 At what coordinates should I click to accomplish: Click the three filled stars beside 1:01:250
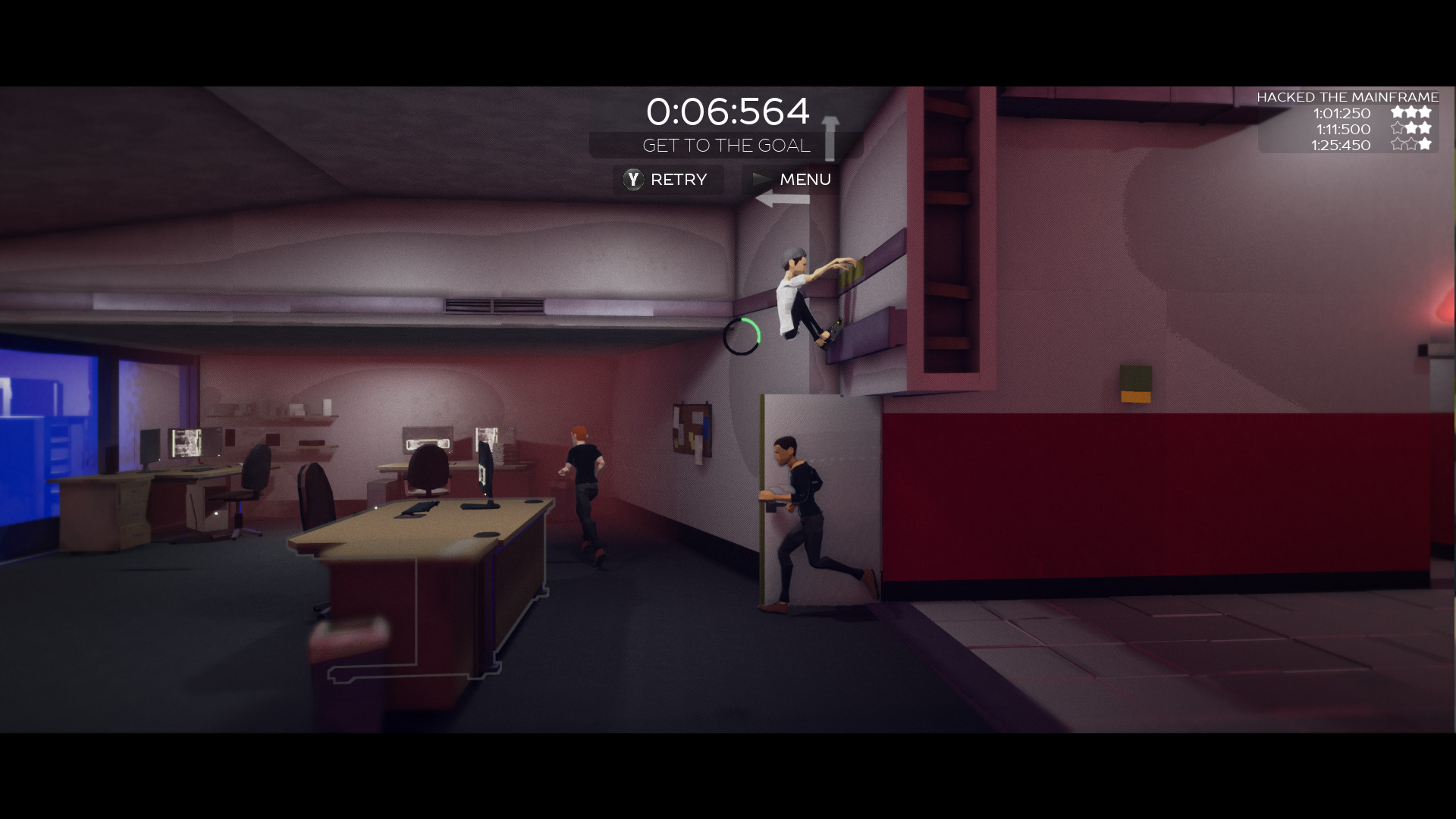(x=1412, y=112)
